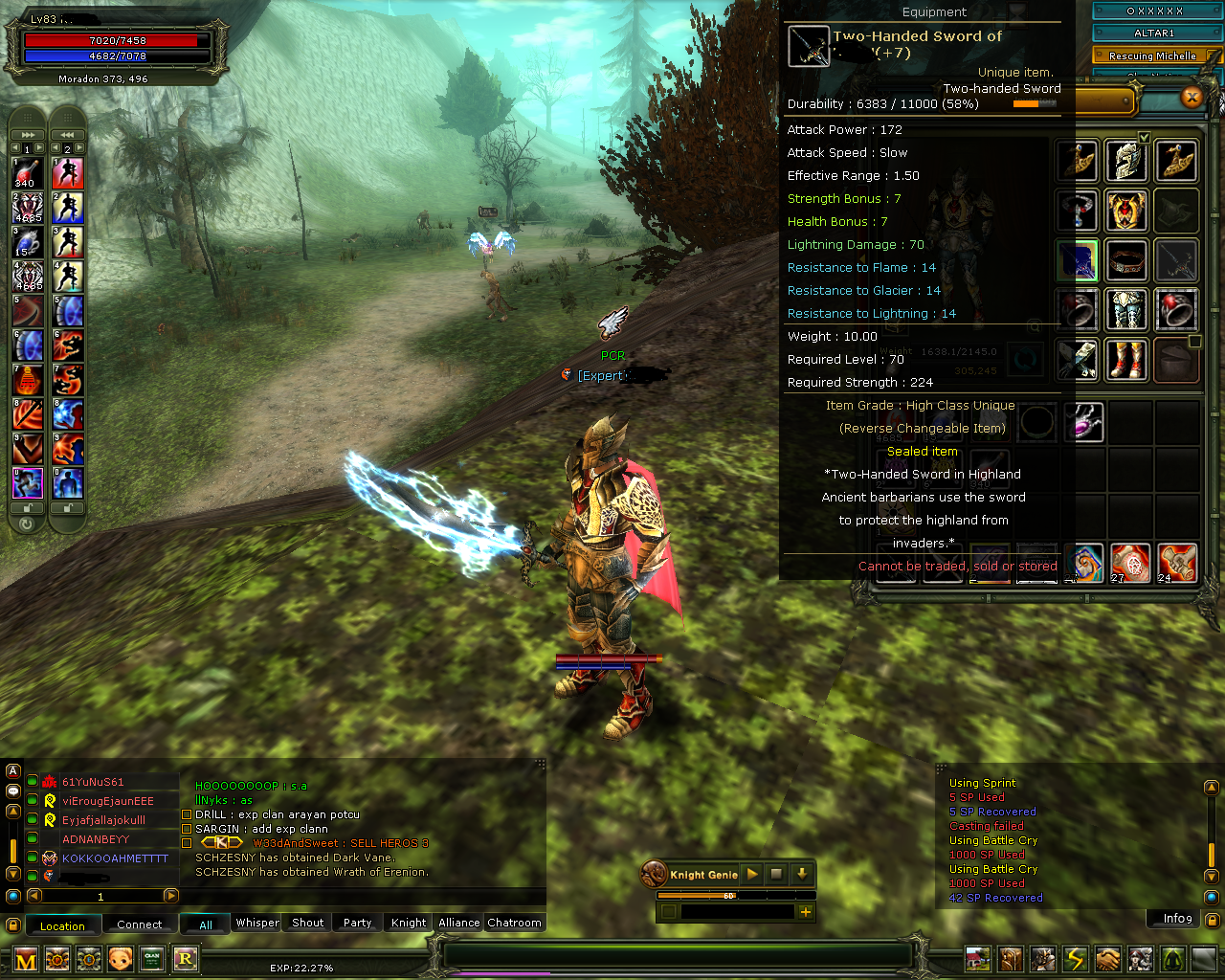Screen dimensions: 1225x980
Task: Switch to the Knight chat tab
Action: 408,923
